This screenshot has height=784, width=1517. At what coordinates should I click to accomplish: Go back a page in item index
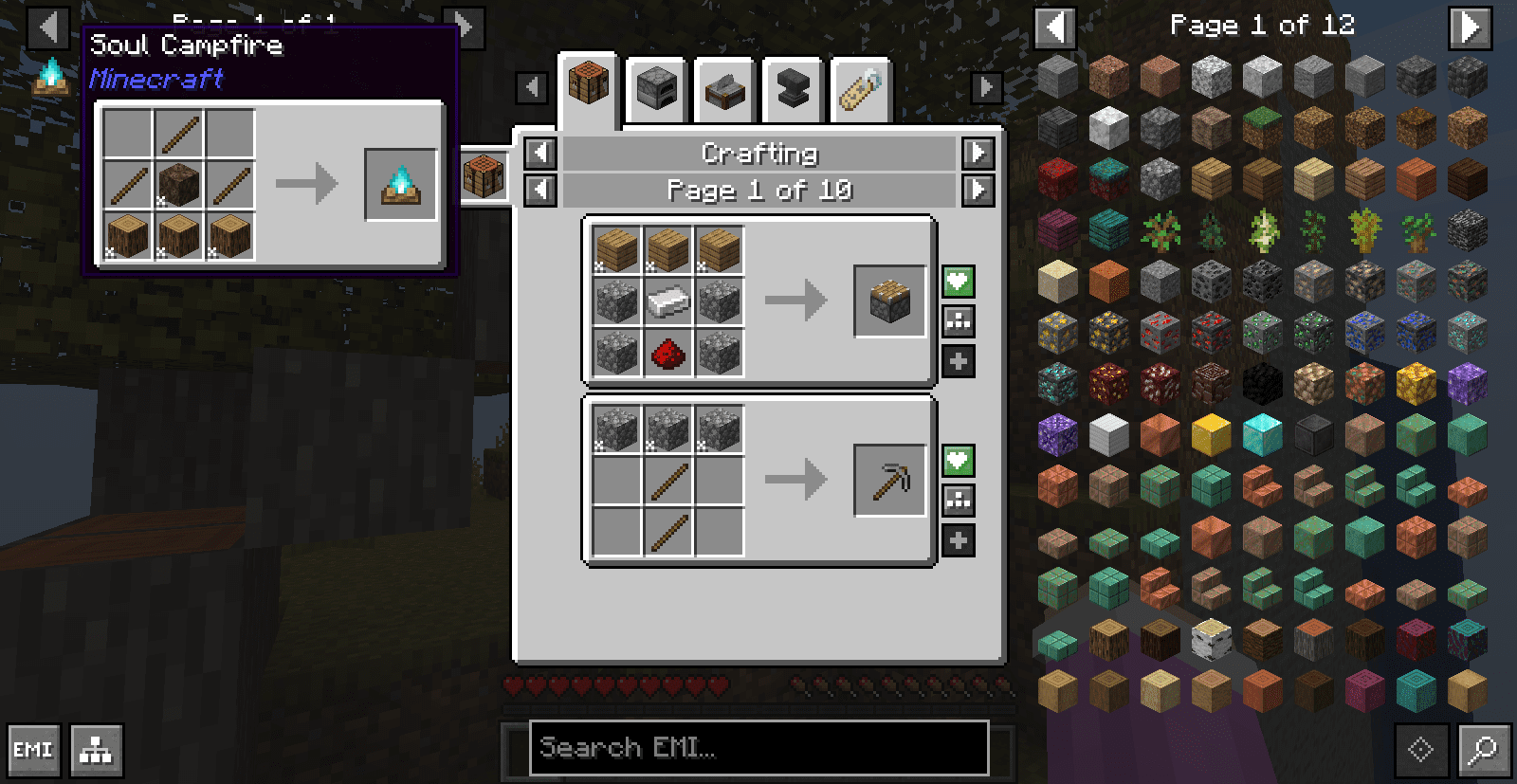[1055, 27]
